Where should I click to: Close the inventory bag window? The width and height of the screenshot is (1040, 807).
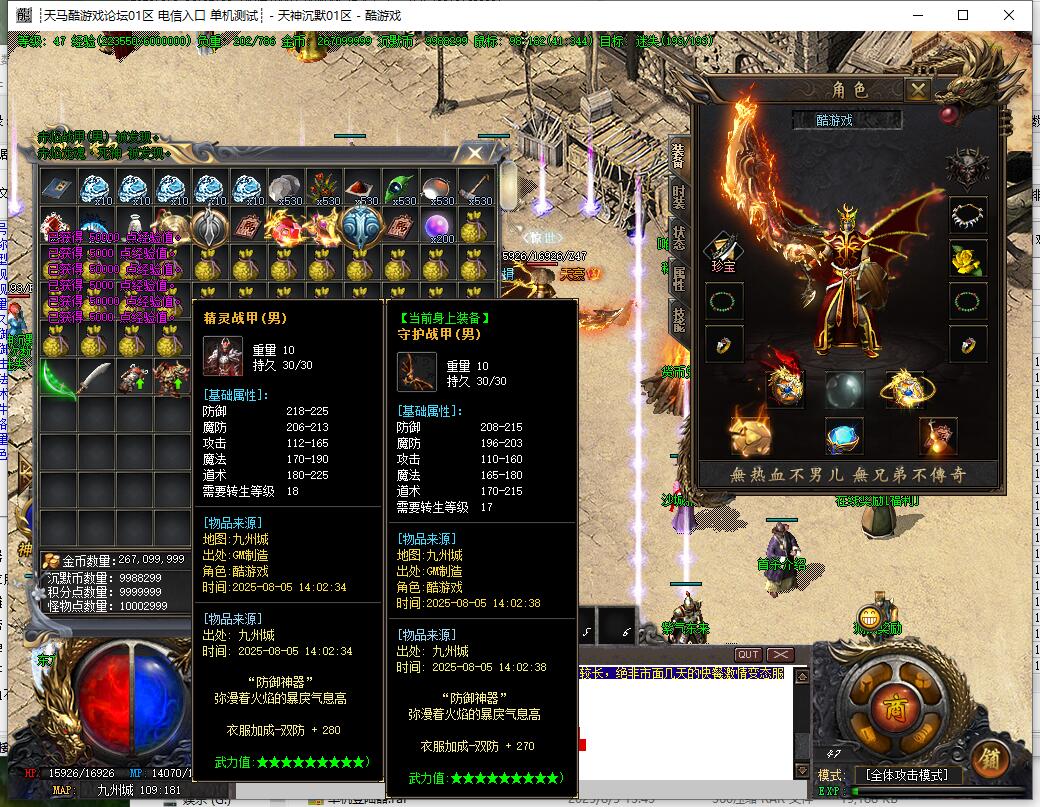coord(475,154)
